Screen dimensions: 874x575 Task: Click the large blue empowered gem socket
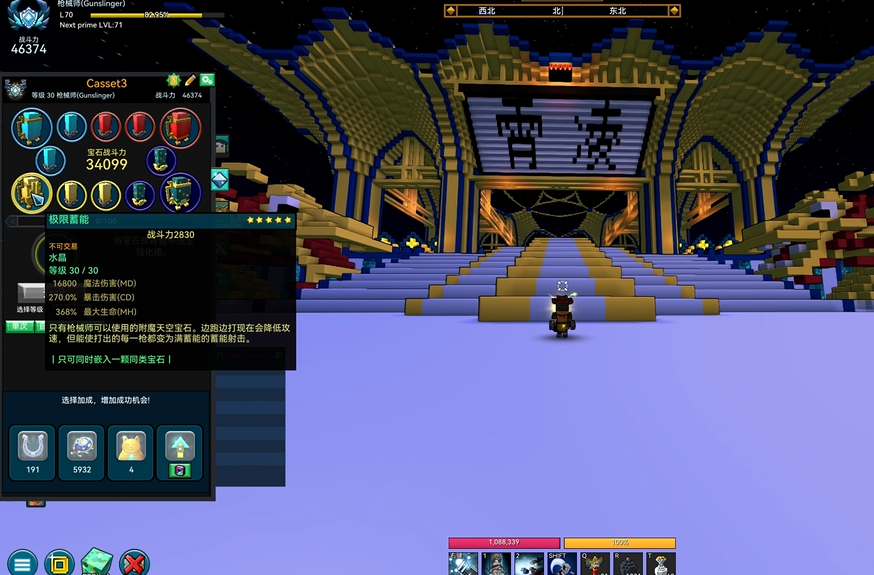pos(32,128)
